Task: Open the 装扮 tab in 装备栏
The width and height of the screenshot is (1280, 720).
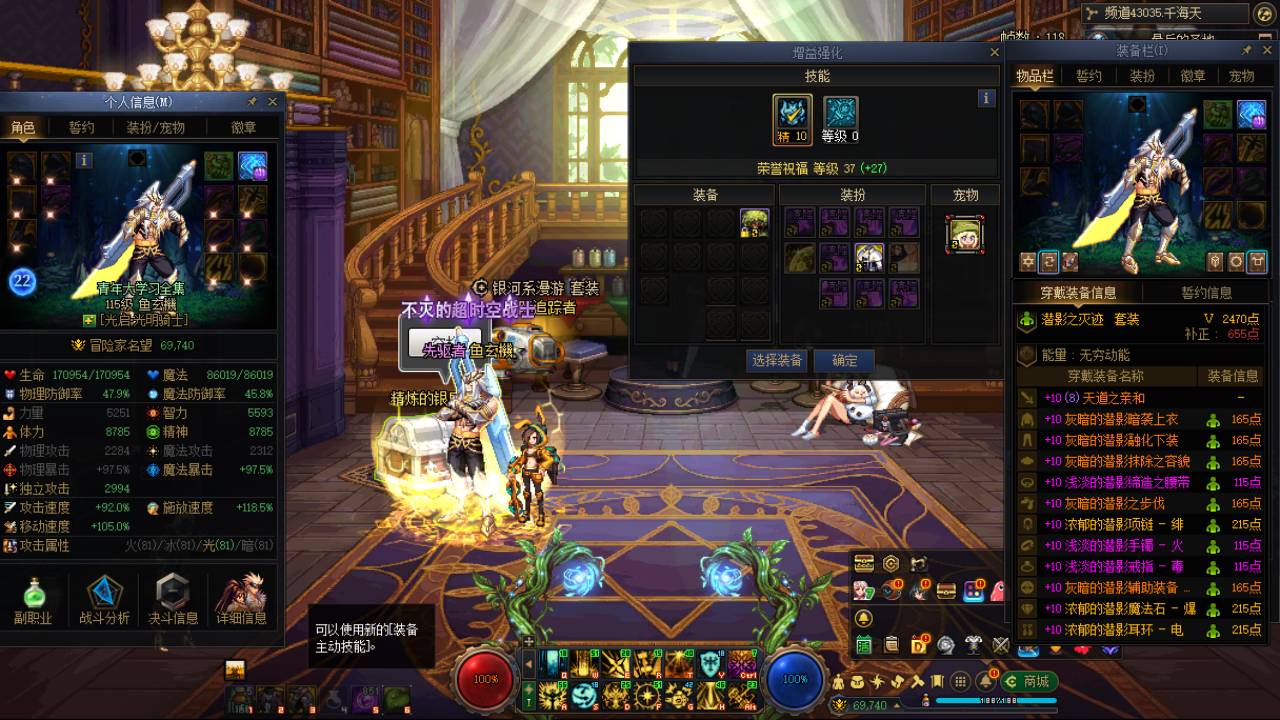Action: click(1142, 77)
